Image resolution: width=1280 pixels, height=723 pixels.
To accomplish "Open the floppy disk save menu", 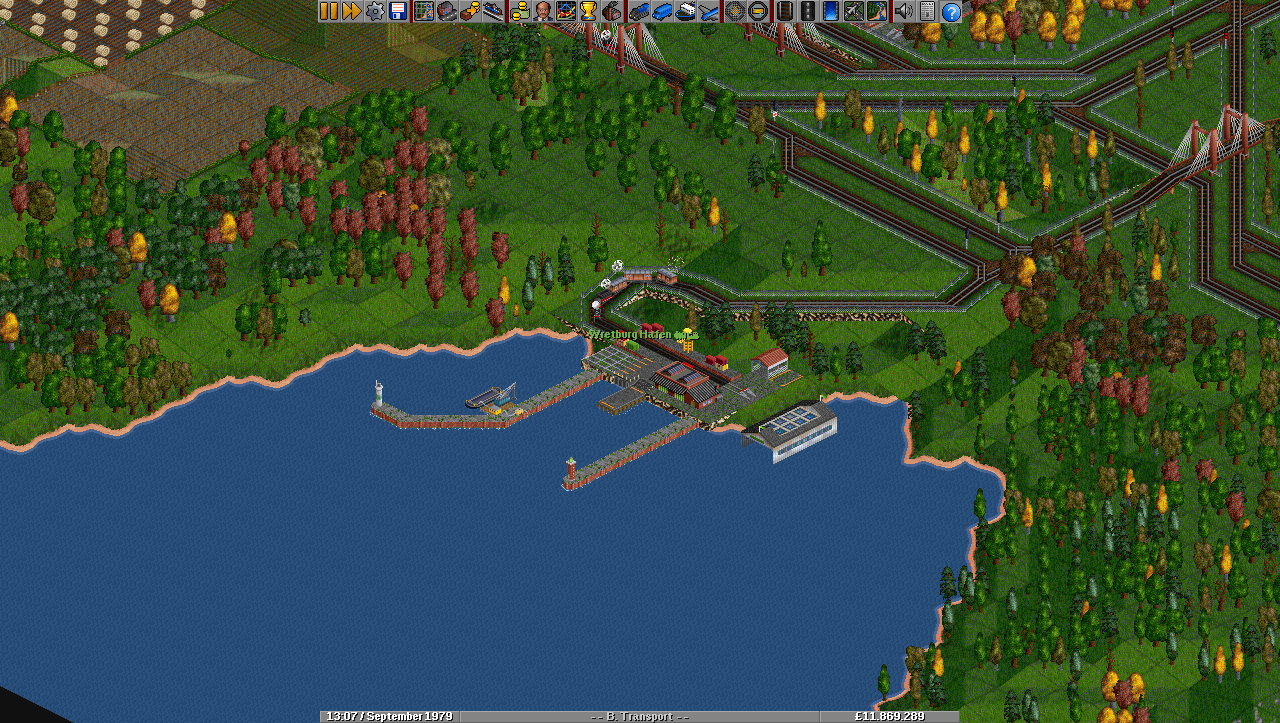I will click(398, 11).
